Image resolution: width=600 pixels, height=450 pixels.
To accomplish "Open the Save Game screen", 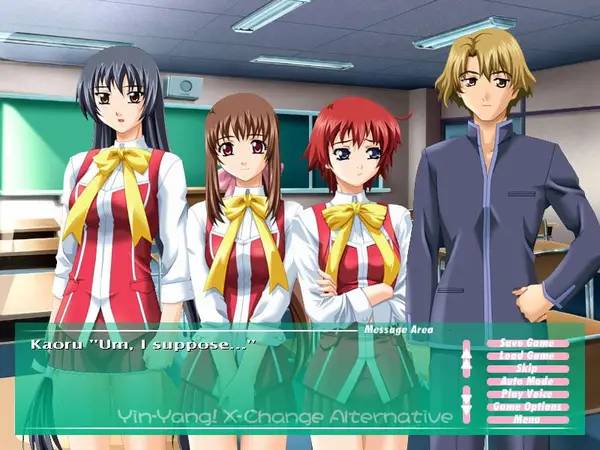I will [x=526, y=343].
